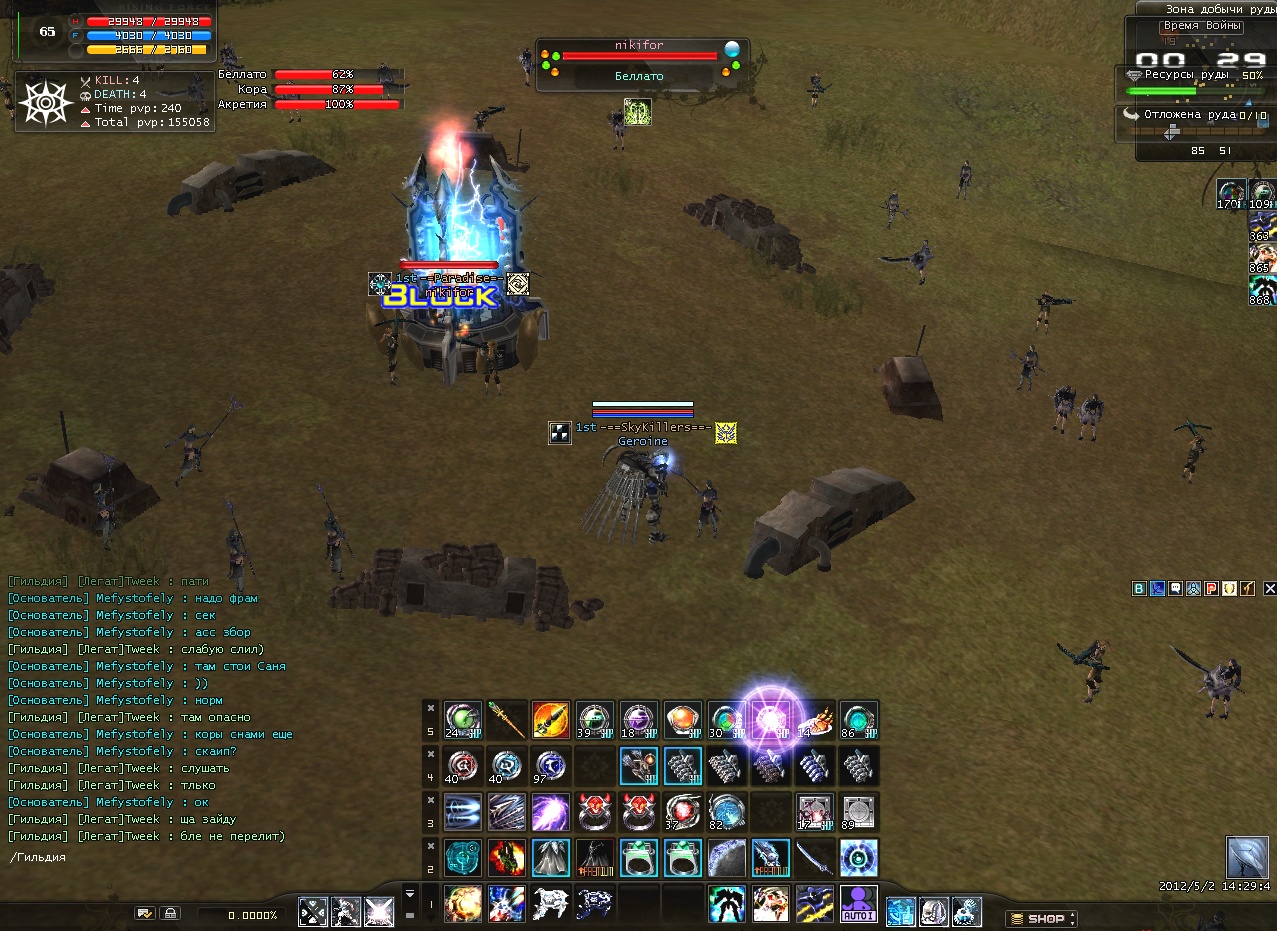Use the orange rocket launcher item

pyautogui.click(x=550, y=720)
